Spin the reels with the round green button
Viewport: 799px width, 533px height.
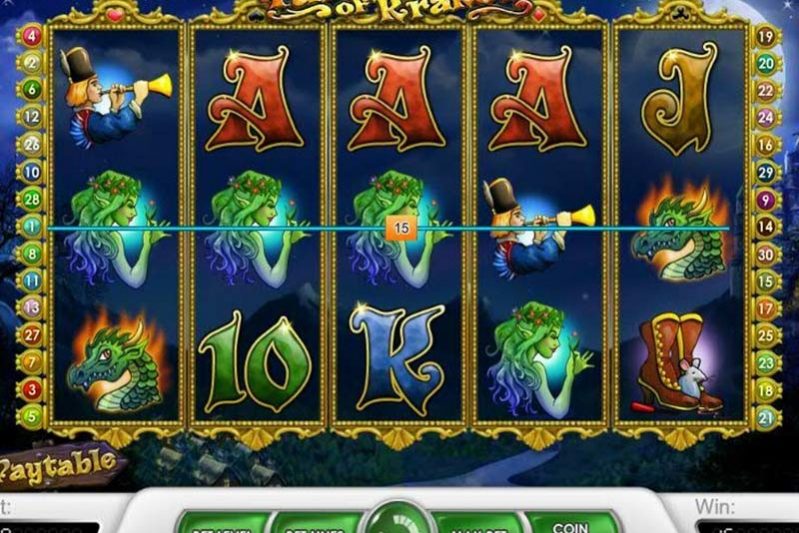click(x=399, y=520)
